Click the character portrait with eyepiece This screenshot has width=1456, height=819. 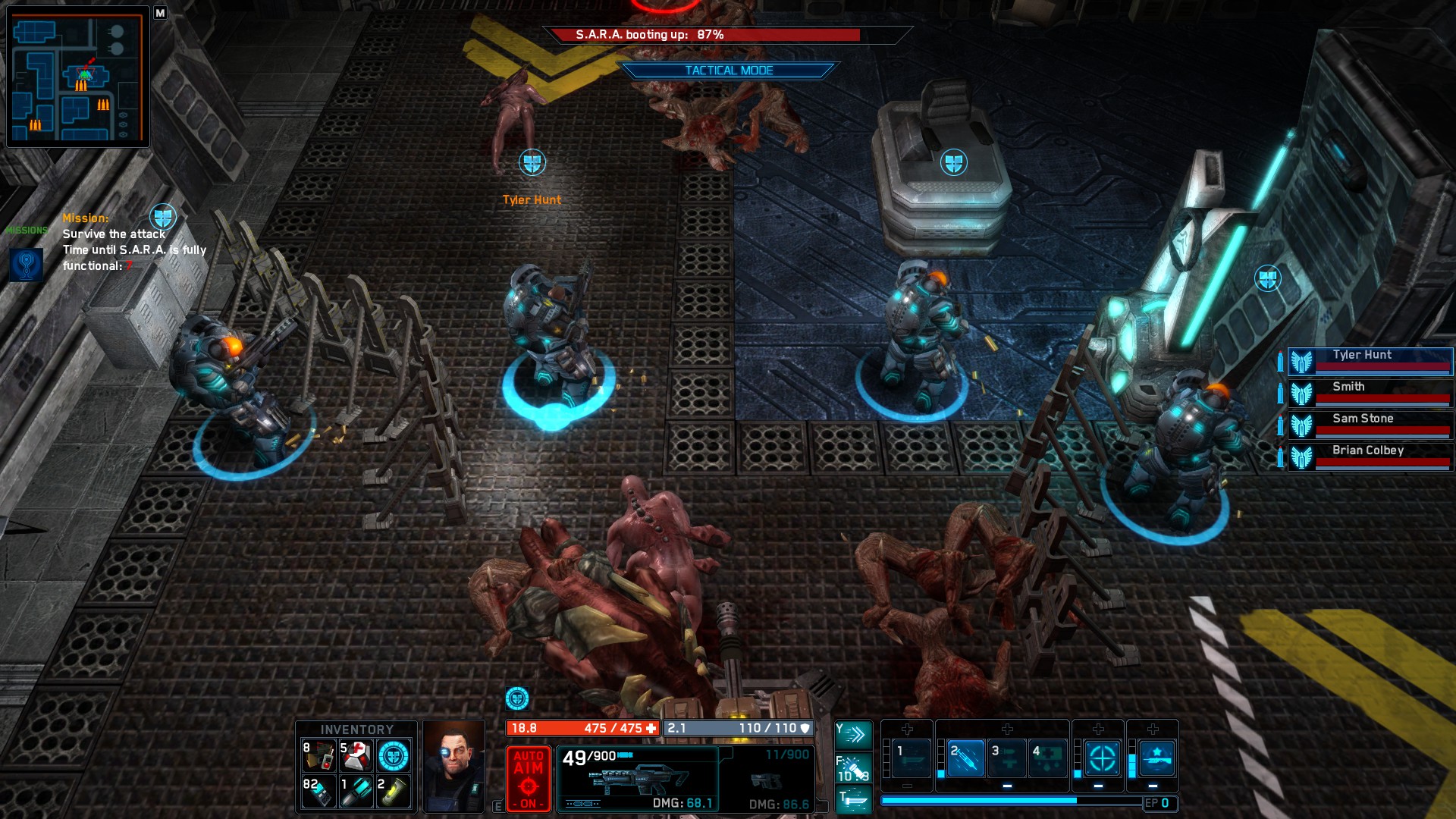coord(453,767)
